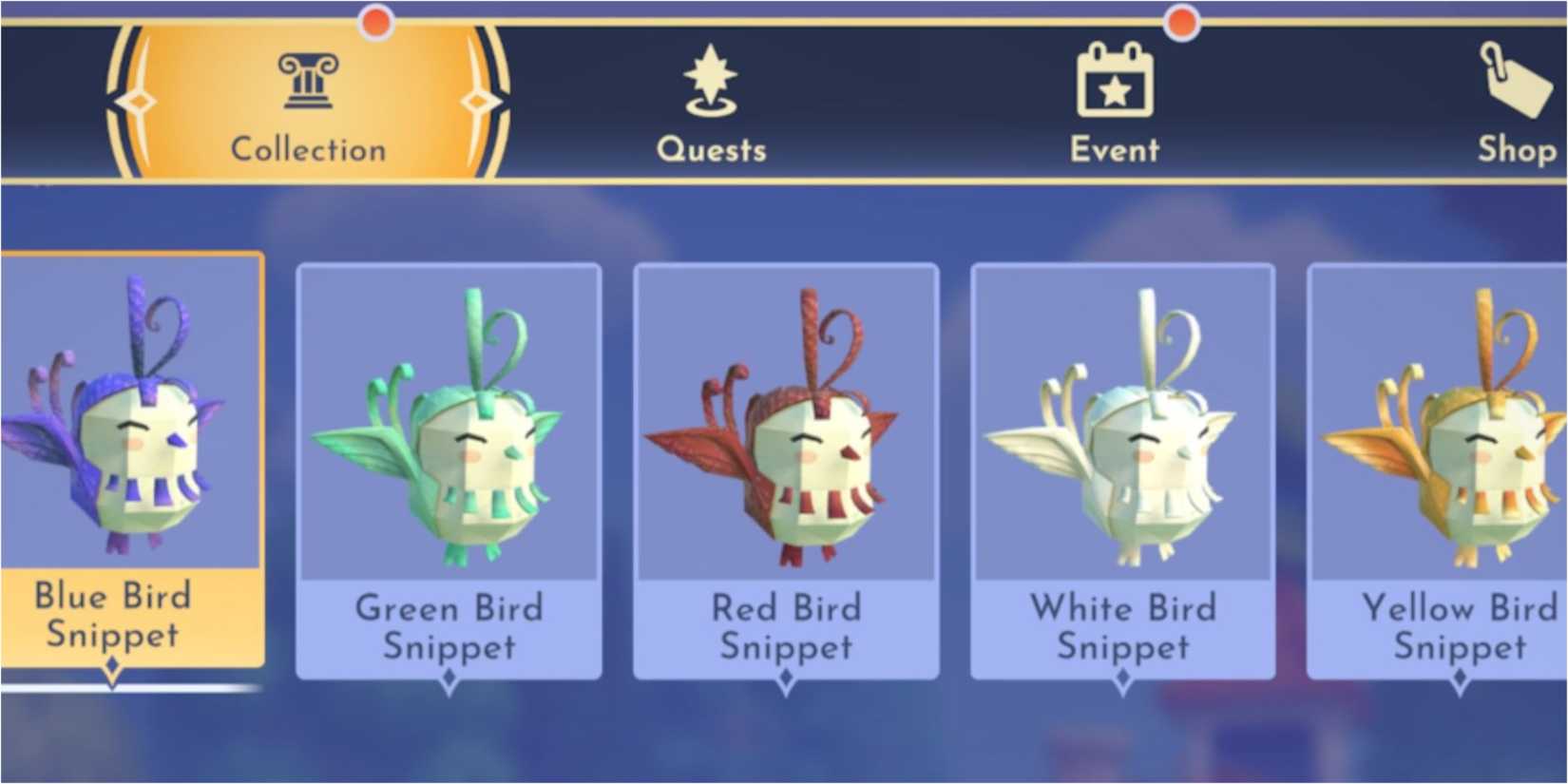Click the Collection tab label
The image size is (1568, 784).
tap(306, 147)
